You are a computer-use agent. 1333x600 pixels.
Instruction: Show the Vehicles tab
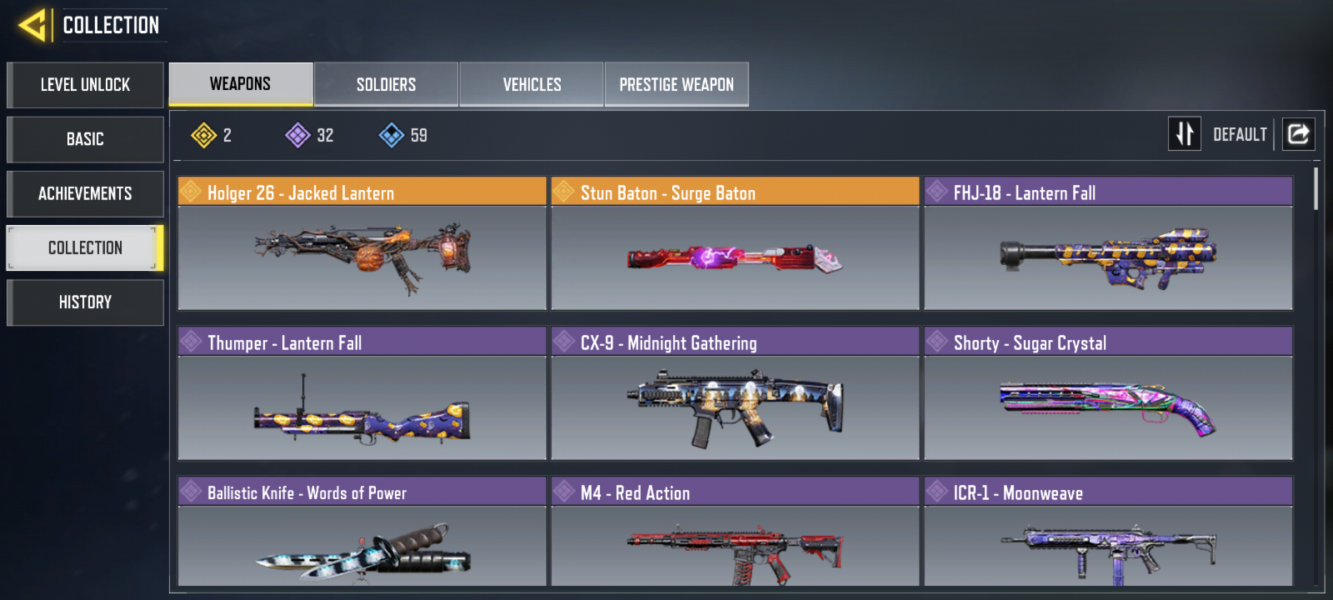point(531,84)
